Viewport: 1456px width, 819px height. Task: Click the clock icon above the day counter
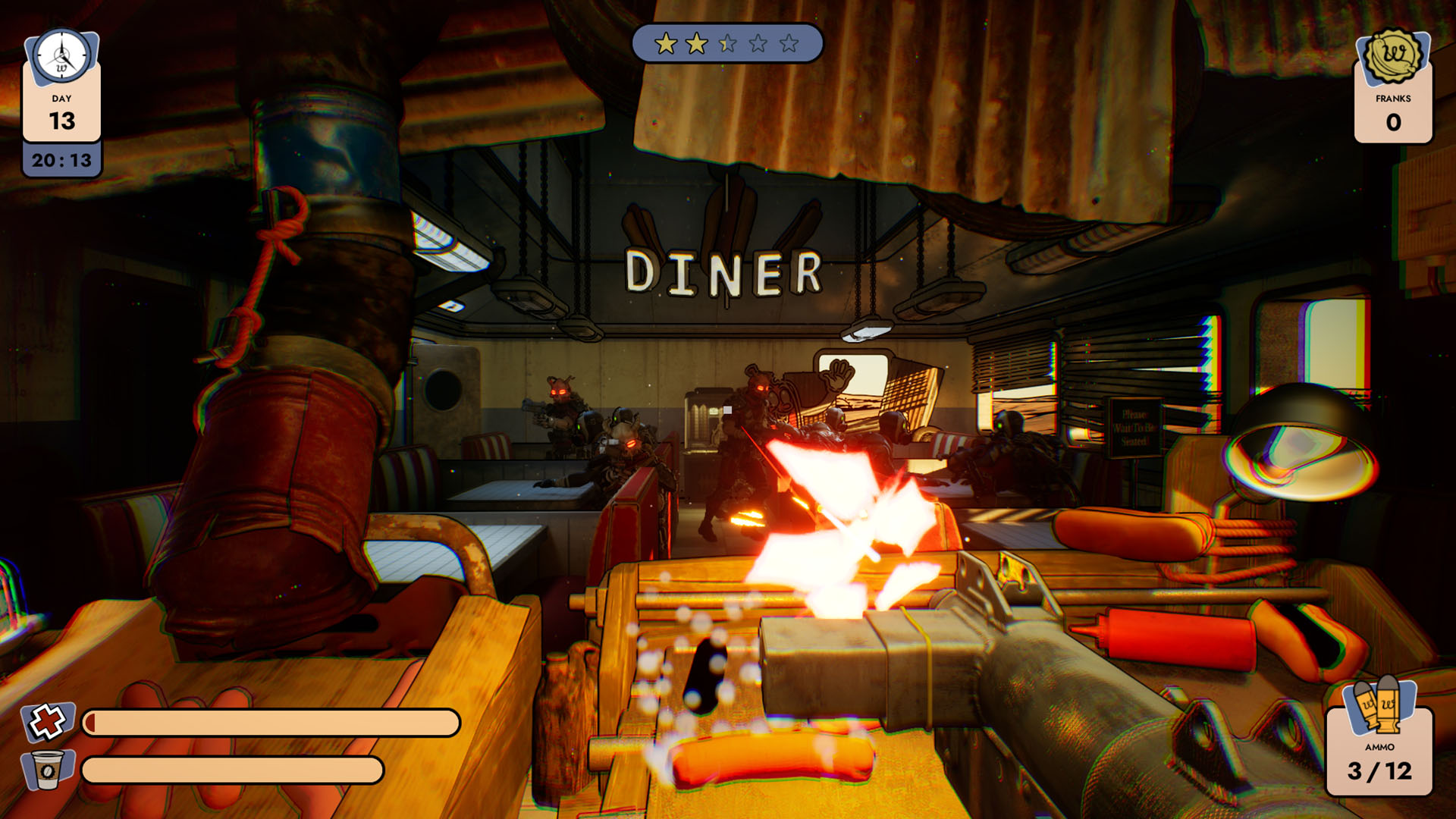coord(62,57)
